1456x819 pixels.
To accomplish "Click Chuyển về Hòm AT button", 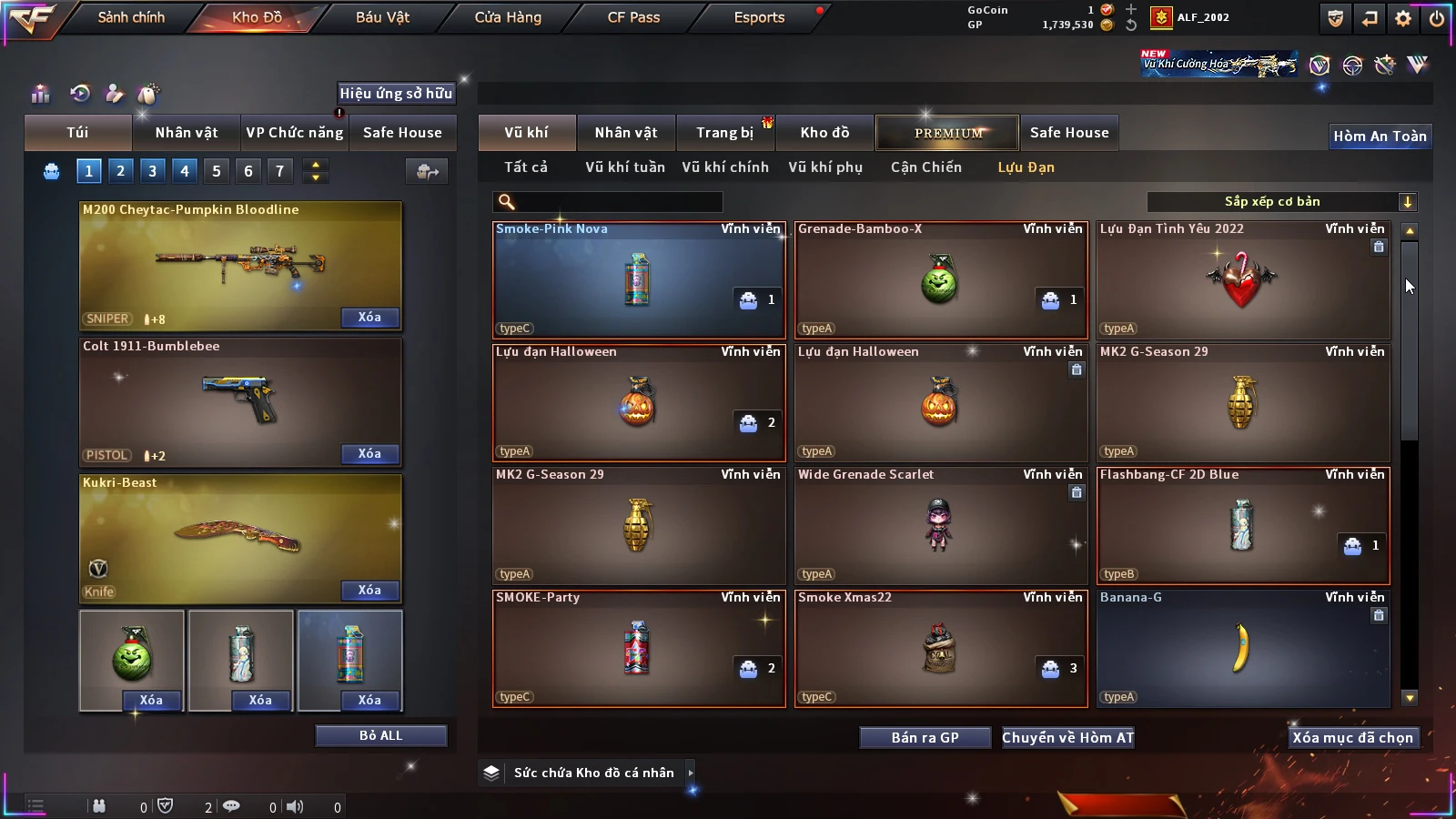I will pos(1067,738).
